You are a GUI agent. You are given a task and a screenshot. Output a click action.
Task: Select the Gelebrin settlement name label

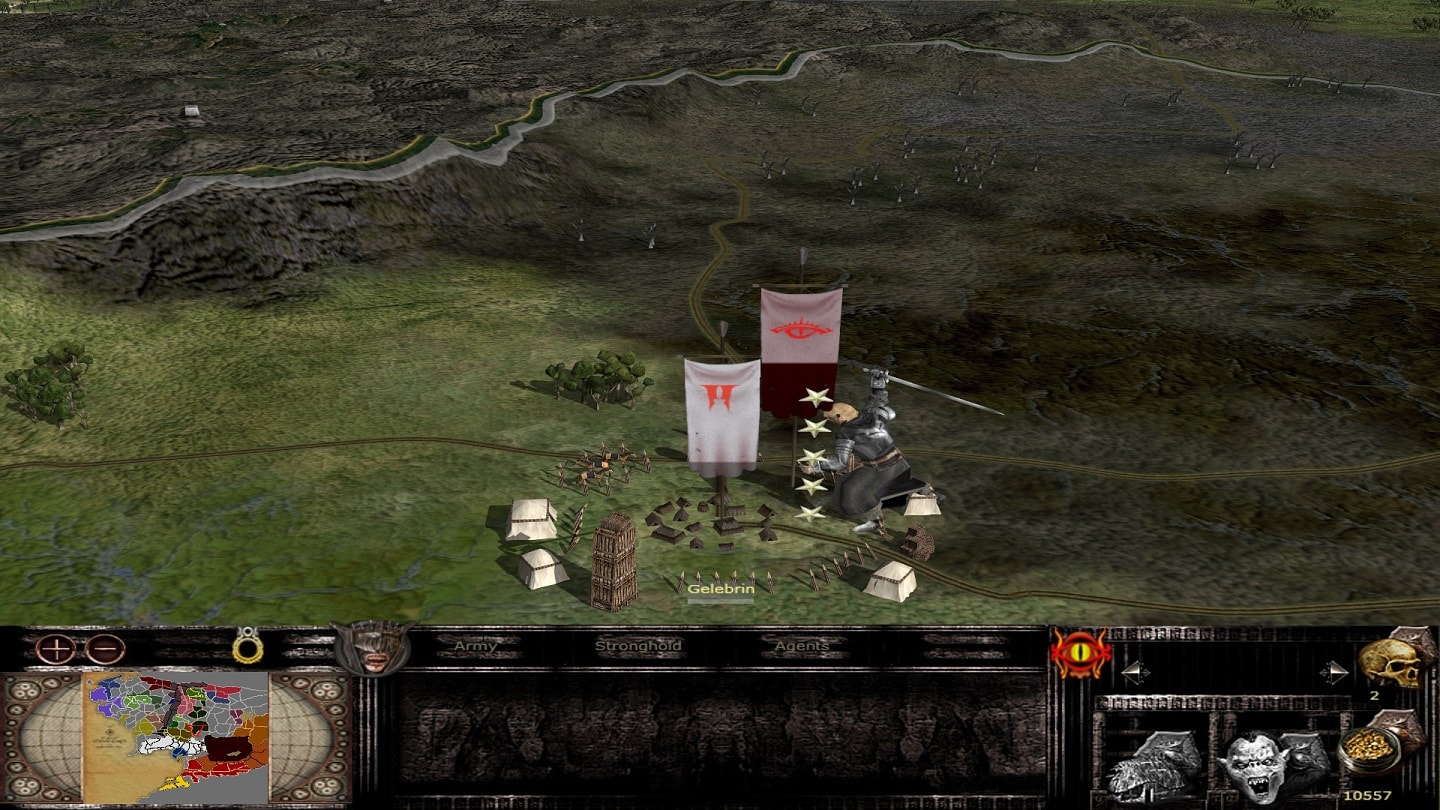720,590
